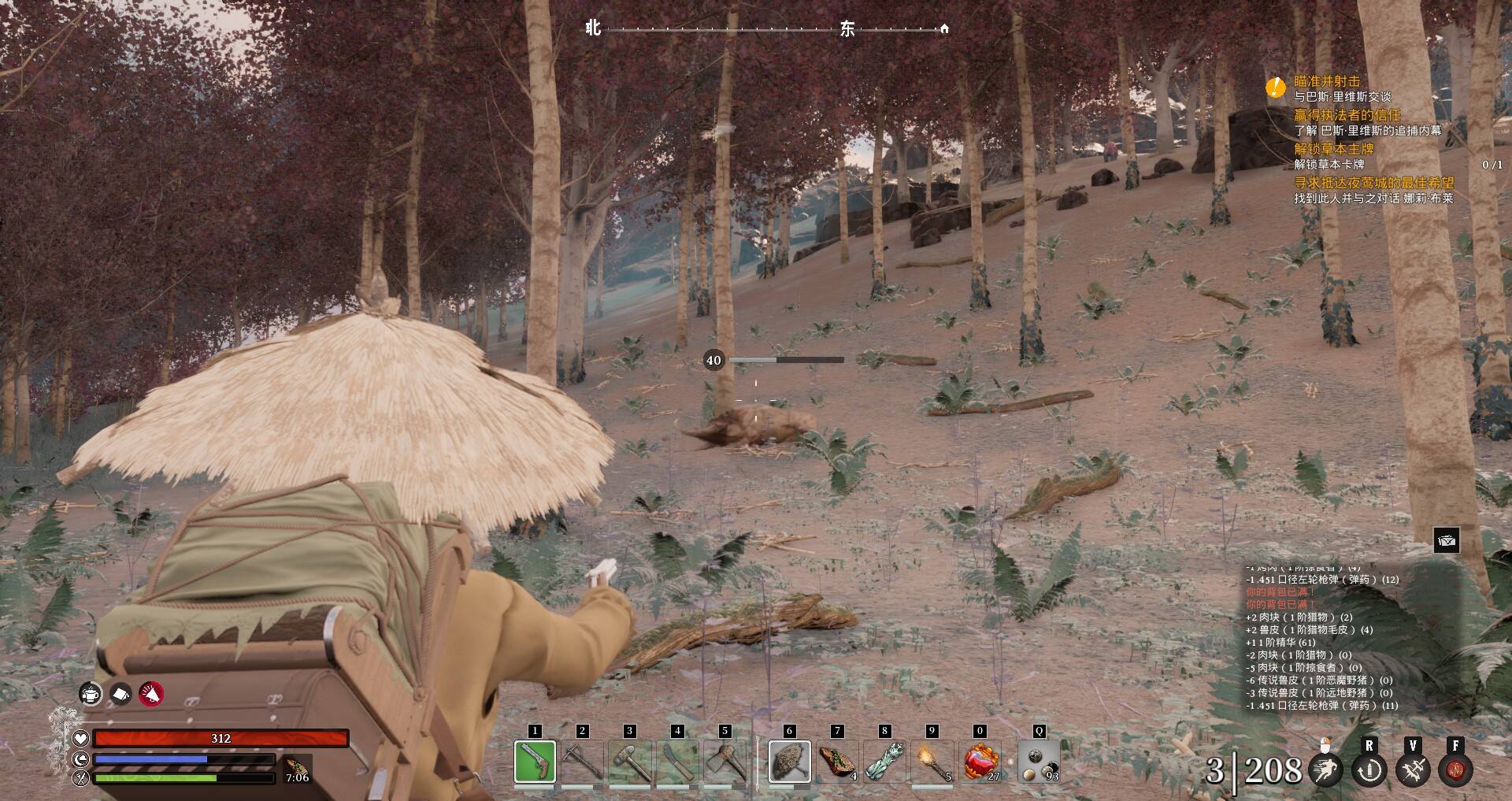Use the cooked meat in slot 7

pos(837,762)
